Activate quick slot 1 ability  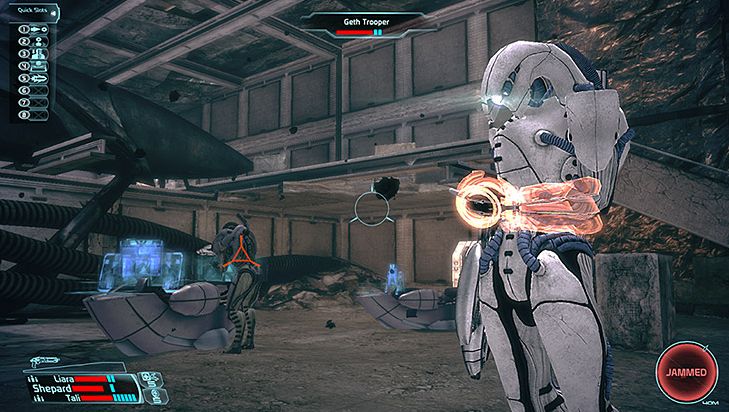coord(35,29)
